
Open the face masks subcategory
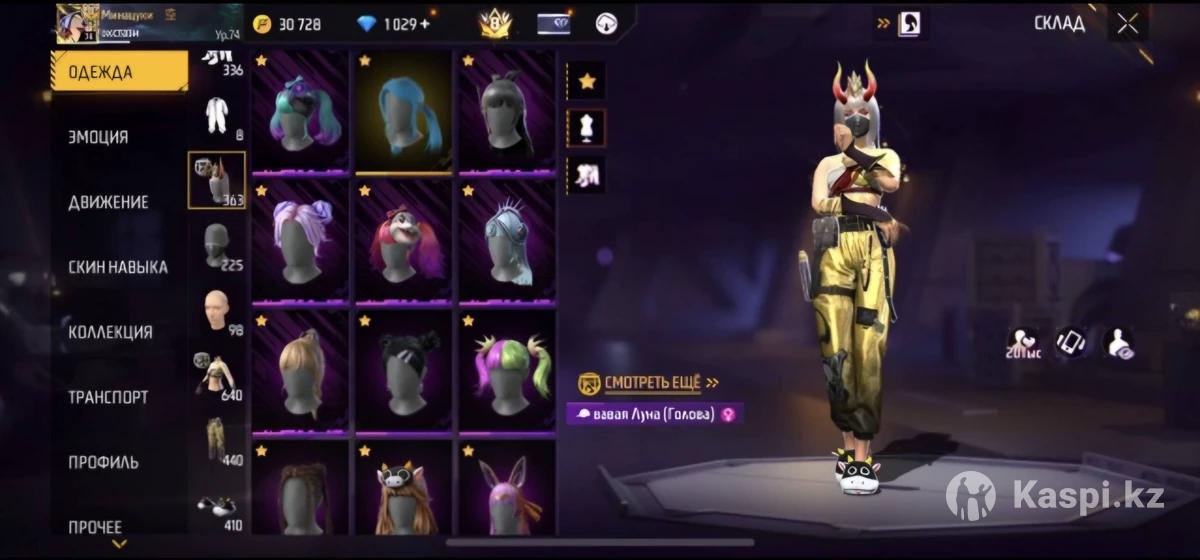pyautogui.click(x=217, y=246)
